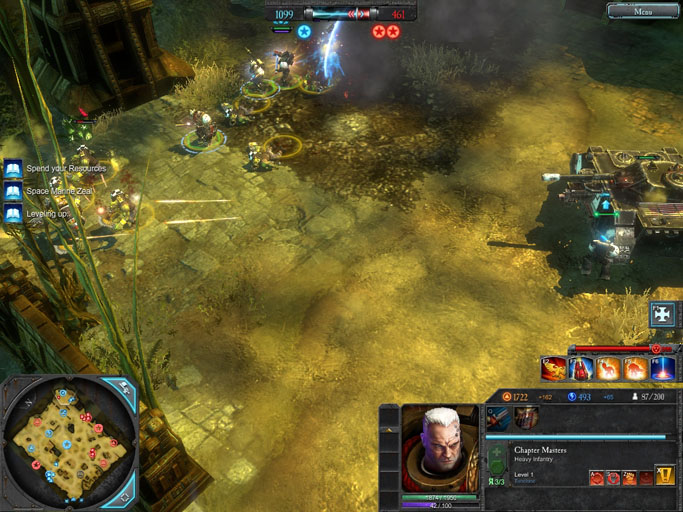Click the yellow exclamation mark command button
This screenshot has height=512, width=683.
[666, 476]
